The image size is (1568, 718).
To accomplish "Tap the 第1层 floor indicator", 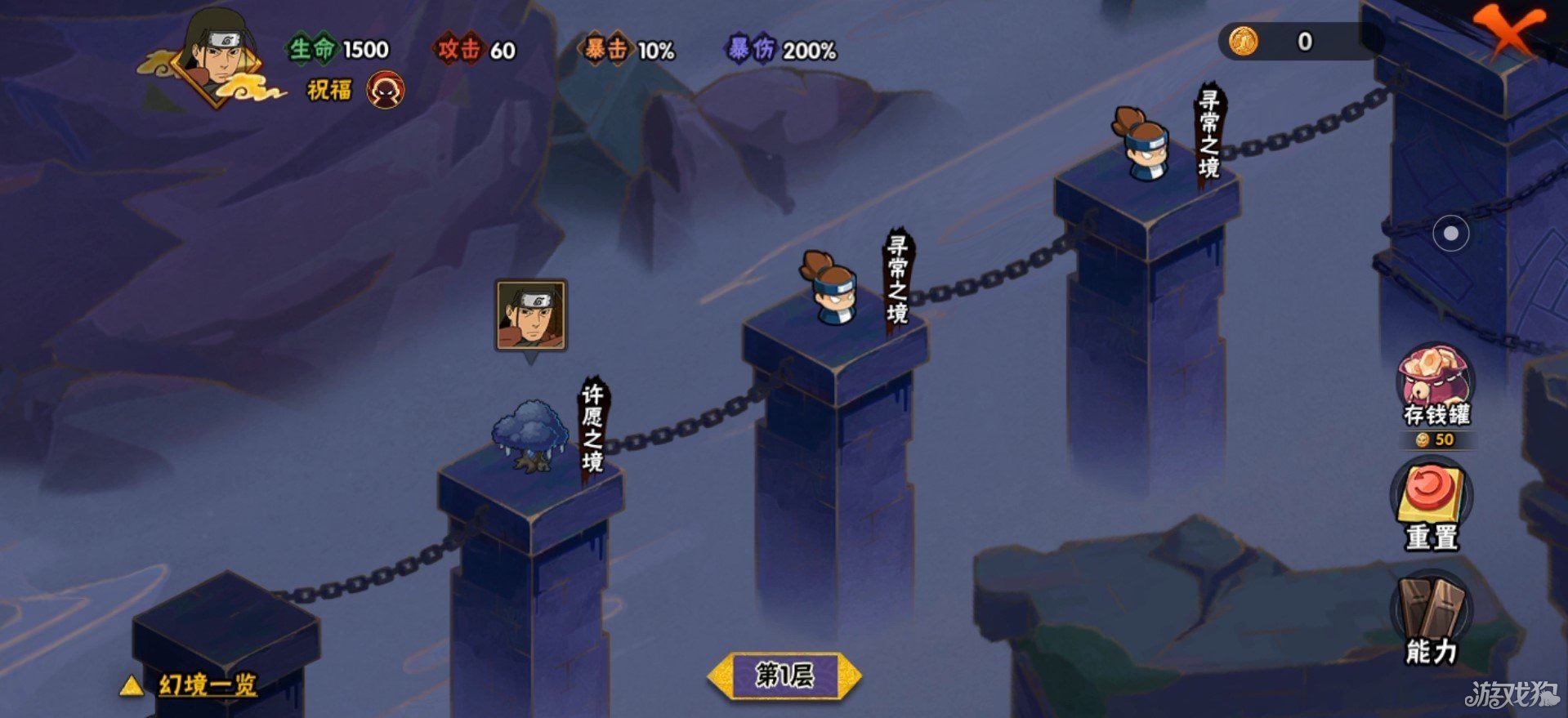I will tap(784, 676).
